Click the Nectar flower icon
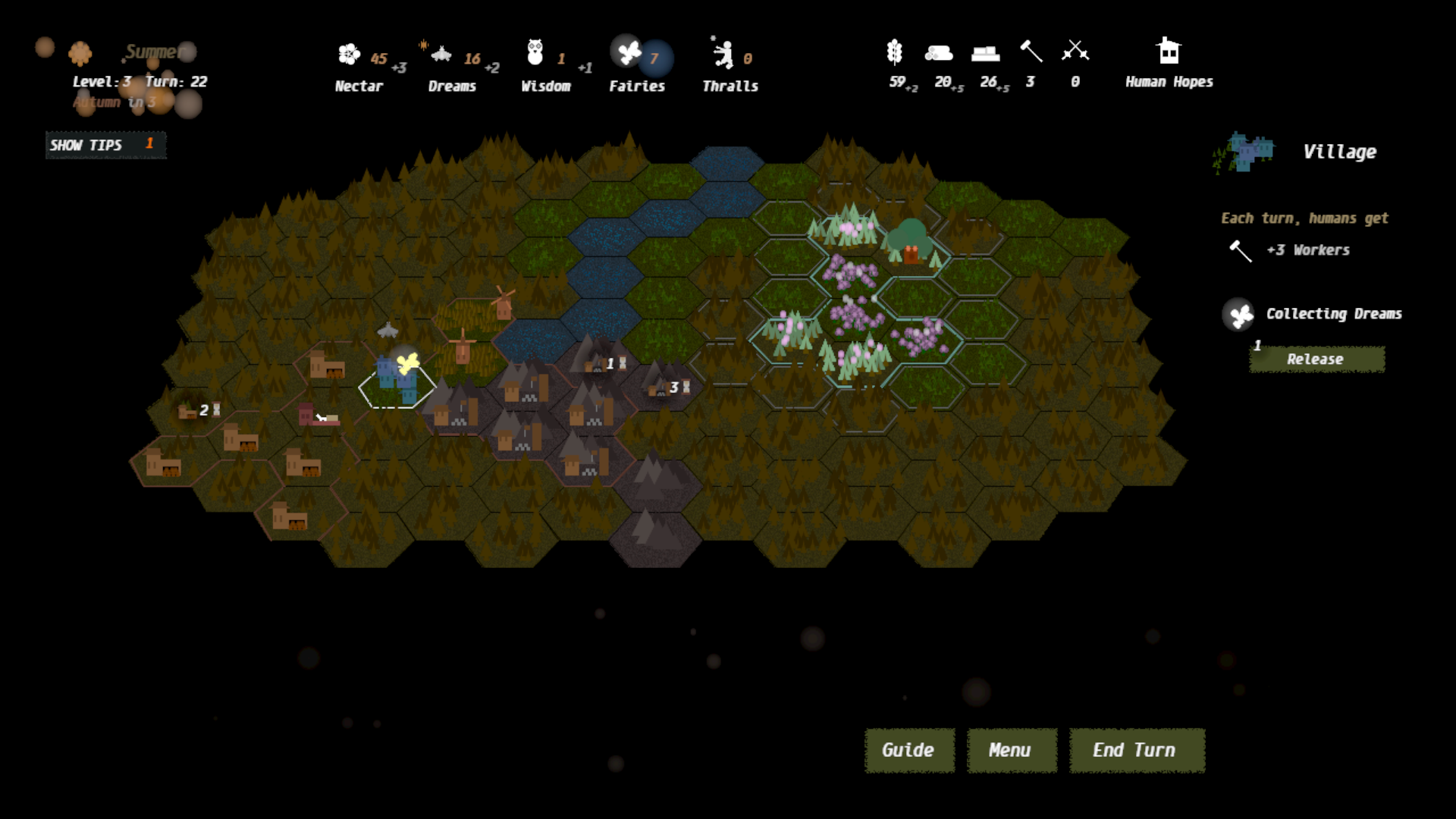The image size is (1456, 819). [x=349, y=54]
